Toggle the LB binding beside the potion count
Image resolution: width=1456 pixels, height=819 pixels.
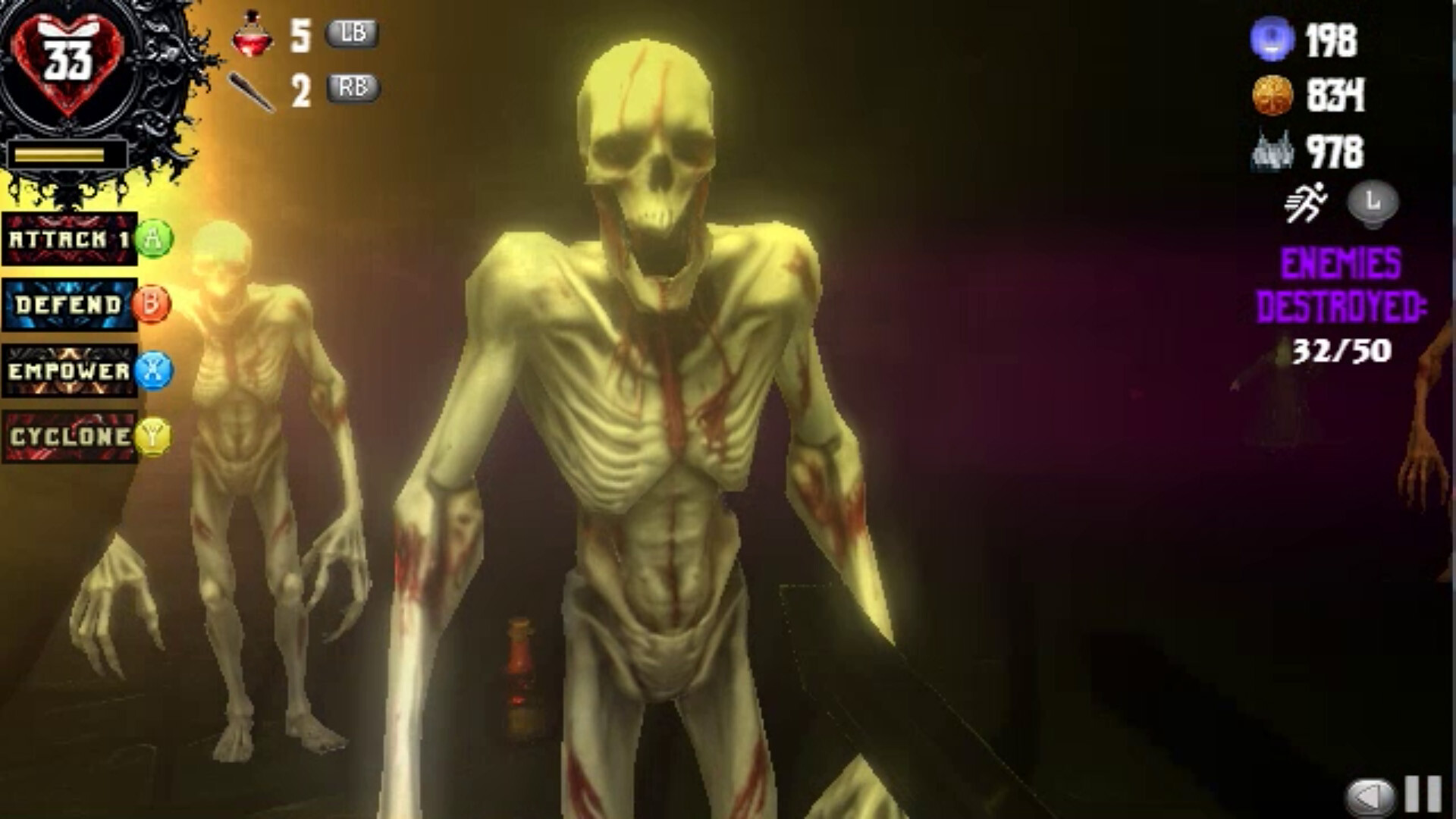353,33
